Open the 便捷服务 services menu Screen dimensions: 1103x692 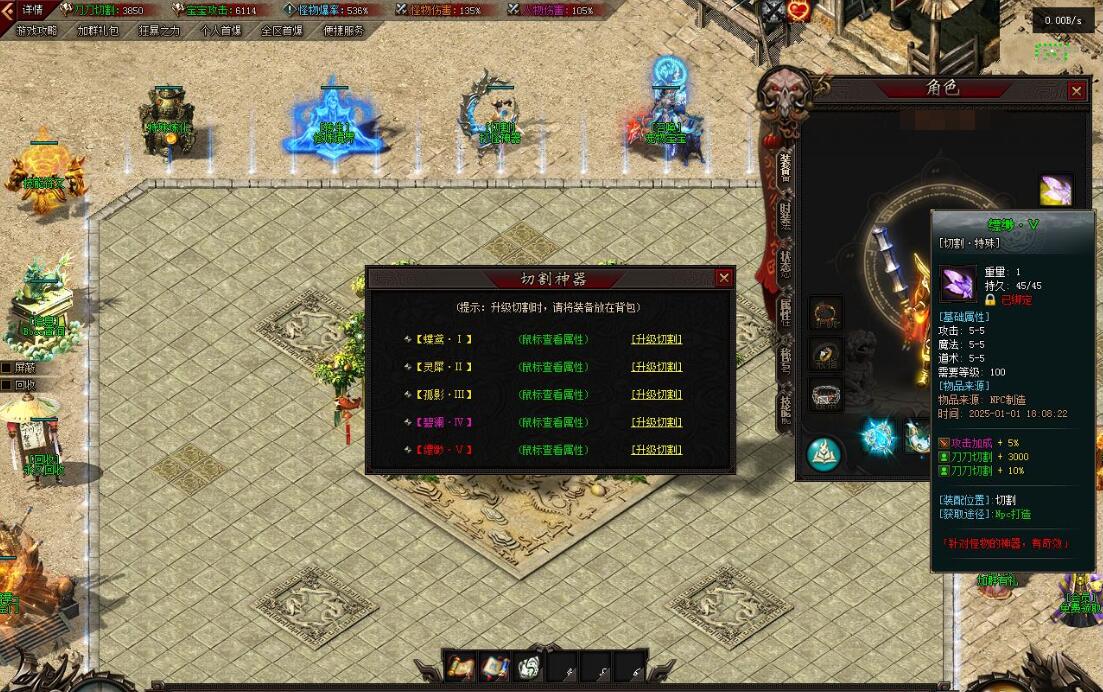344,30
